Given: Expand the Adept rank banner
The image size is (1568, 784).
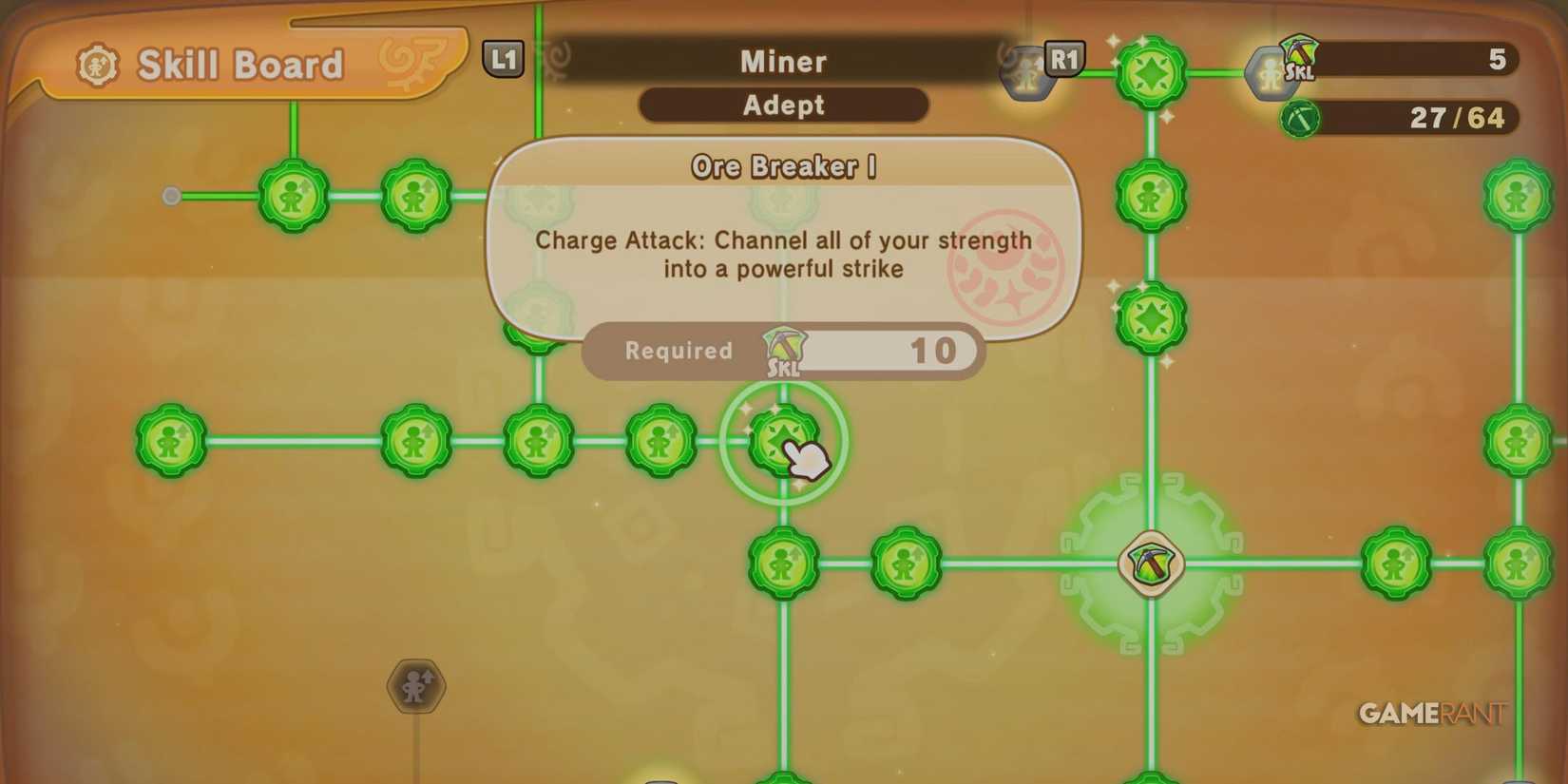Looking at the screenshot, I should (x=782, y=105).
